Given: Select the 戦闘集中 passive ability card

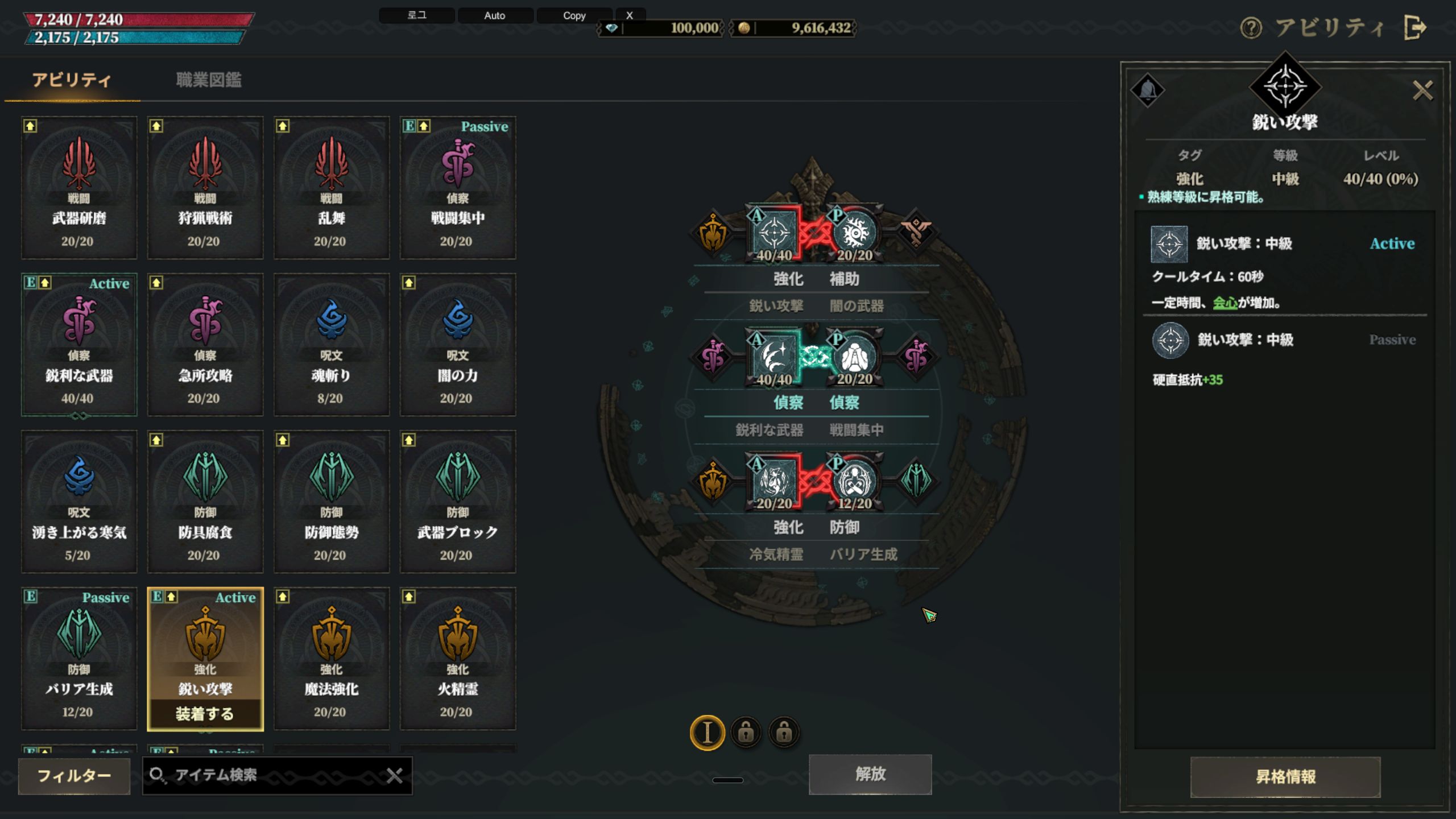Looking at the screenshot, I should [458, 188].
